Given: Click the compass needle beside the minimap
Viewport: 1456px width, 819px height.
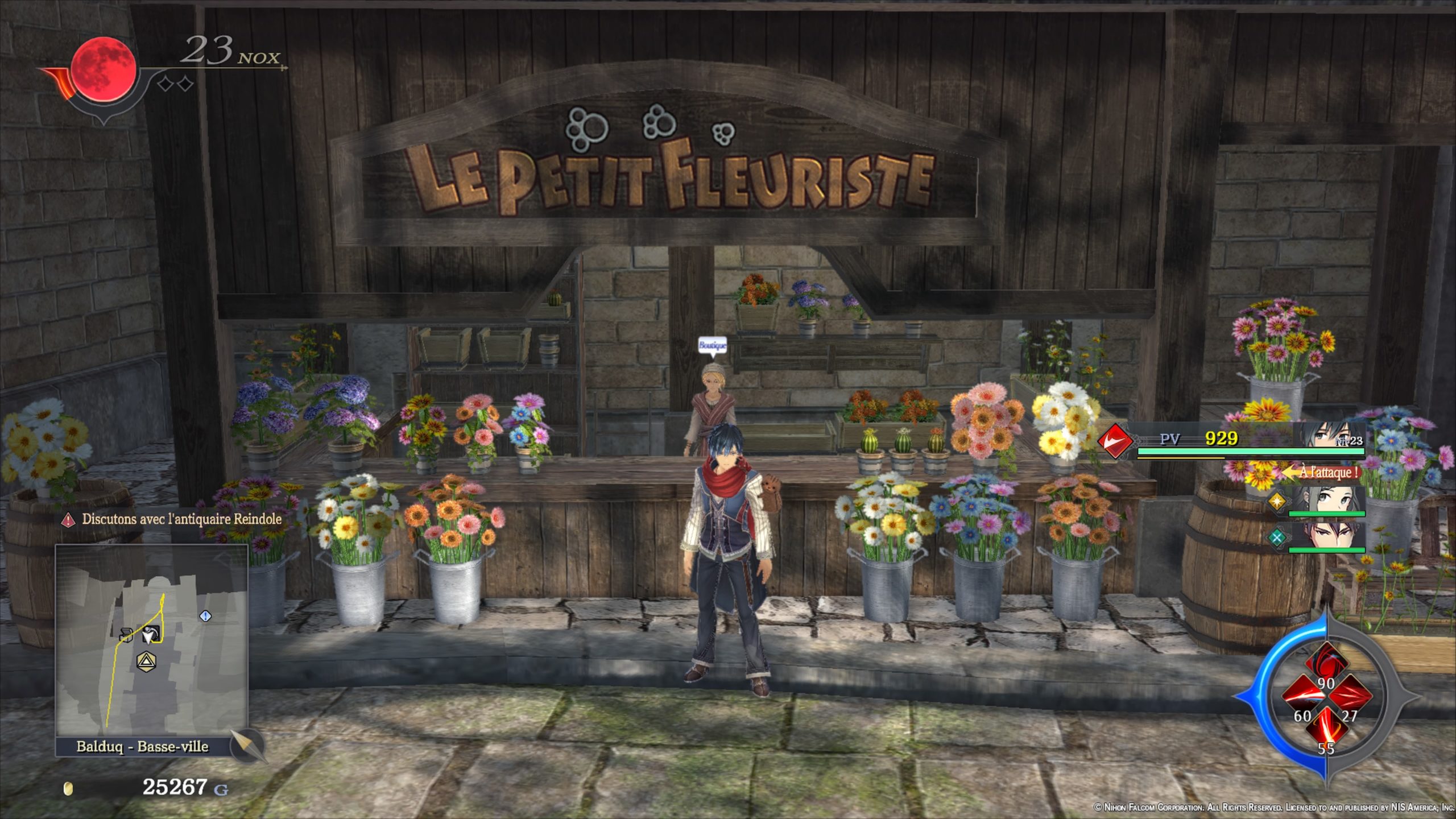Looking at the screenshot, I should point(248,744).
